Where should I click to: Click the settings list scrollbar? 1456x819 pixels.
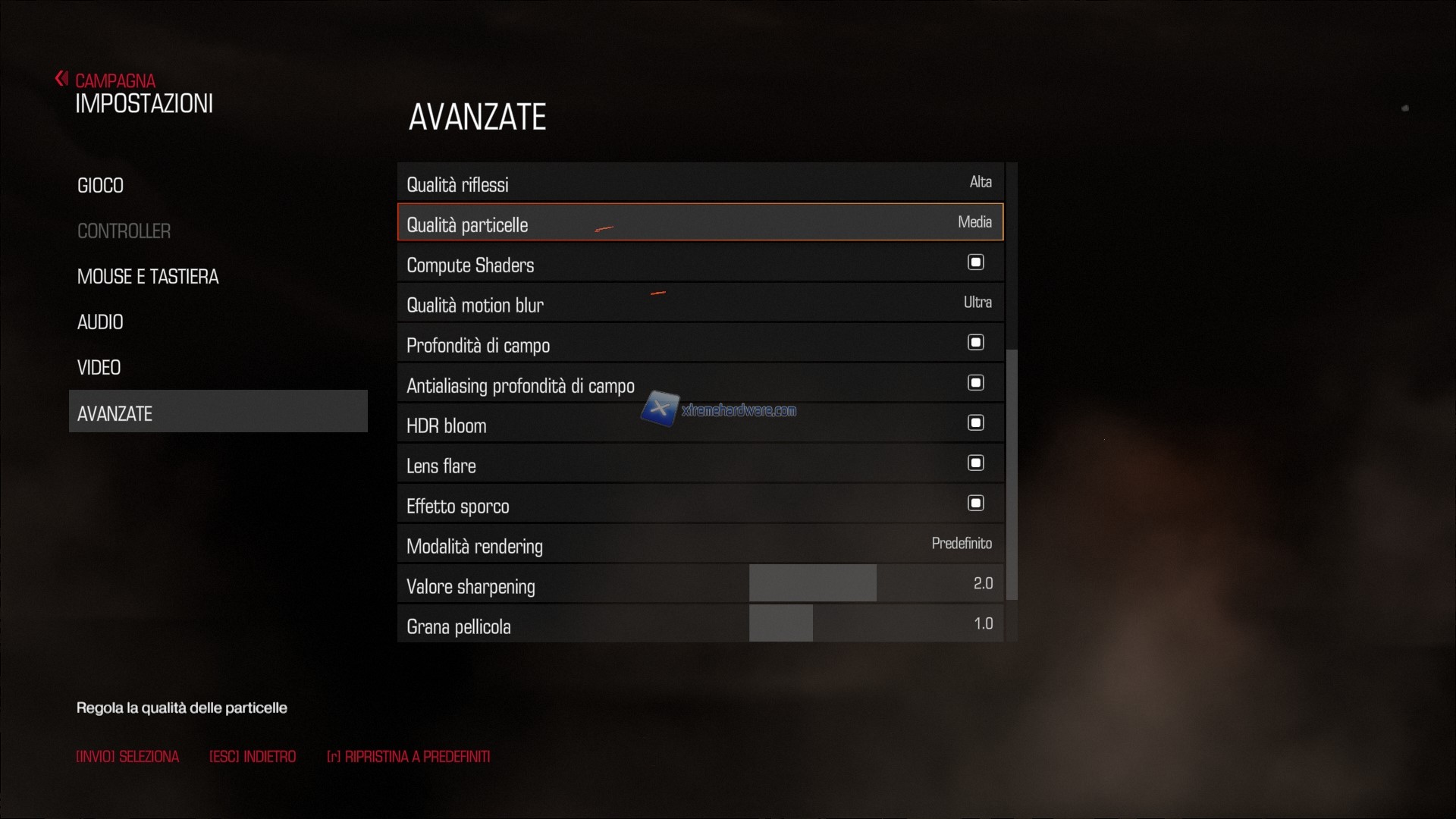pyautogui.click(x=1011, y=474)
